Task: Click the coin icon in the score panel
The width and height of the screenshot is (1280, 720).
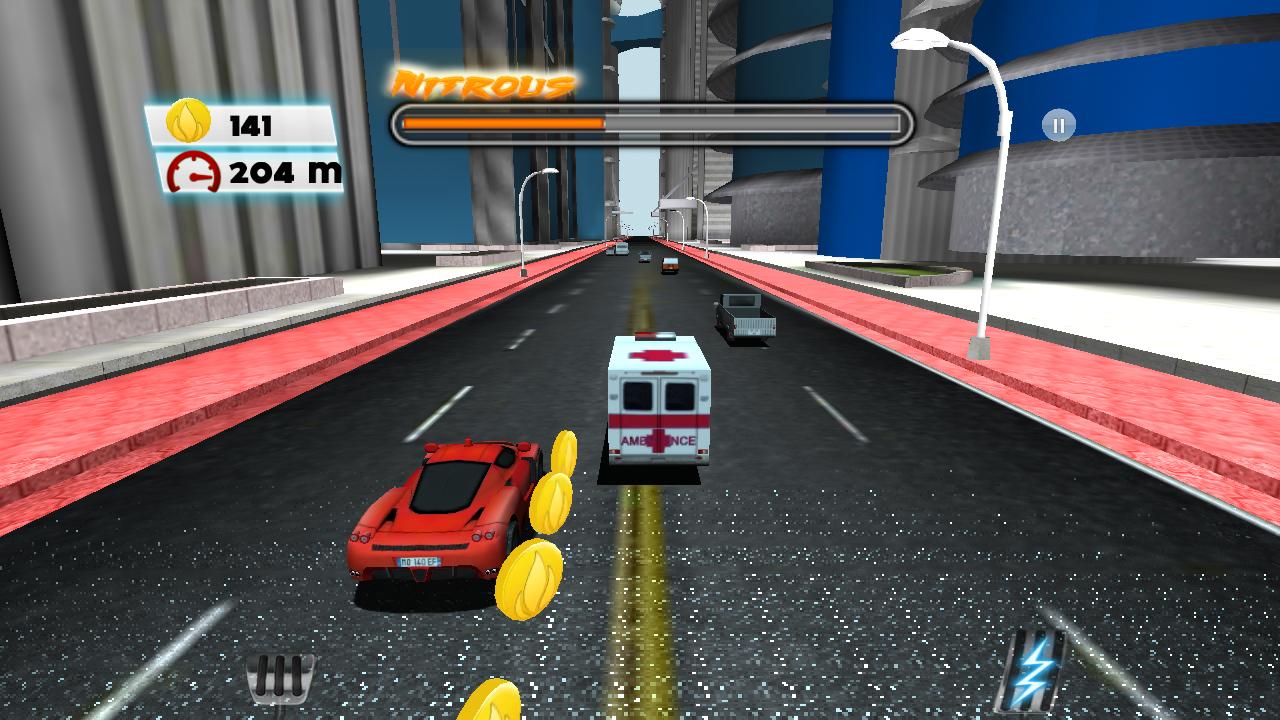Action: [186, 124]
